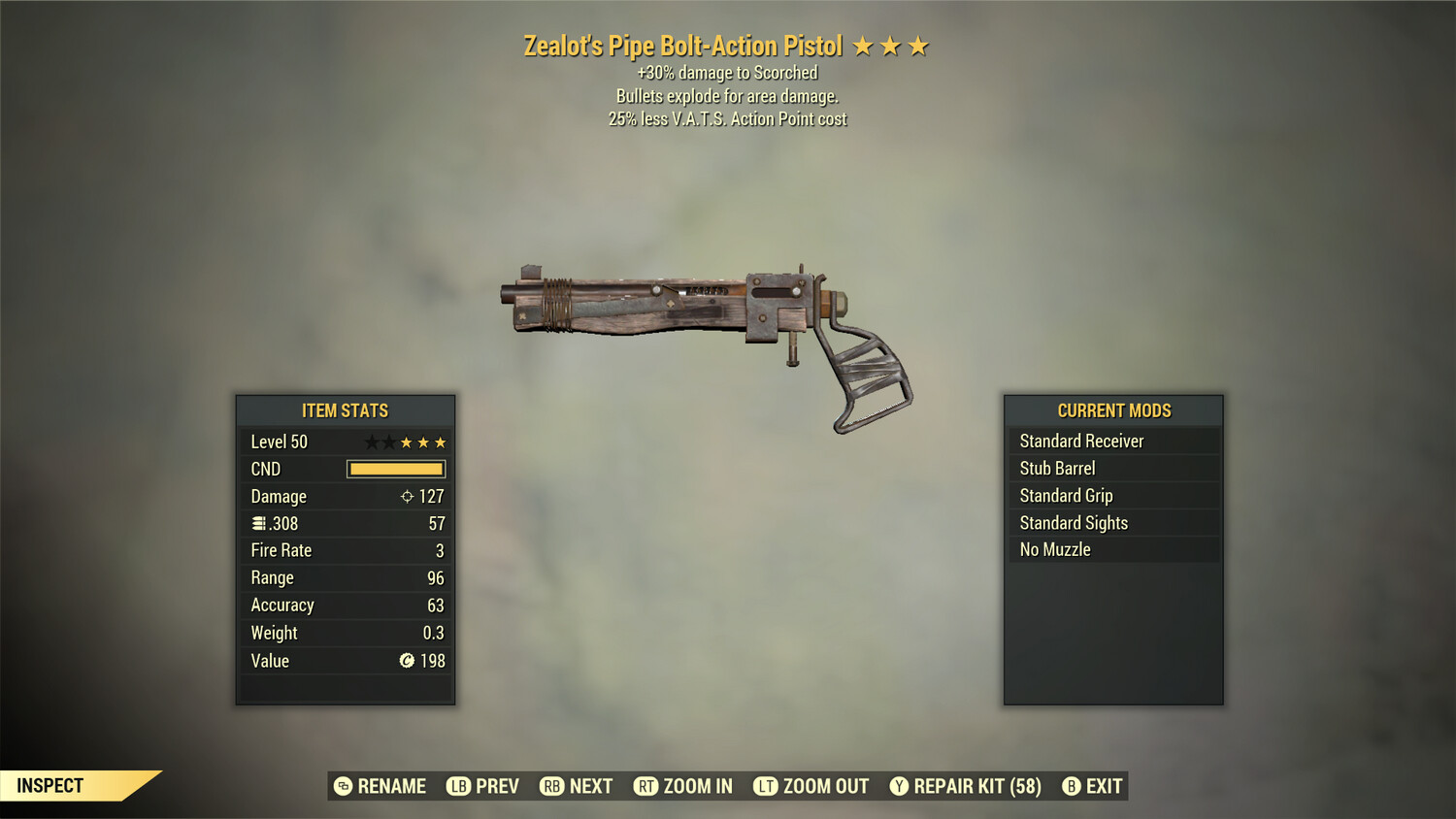Open the CURRENT MODS panel header

coord(1113,409)
